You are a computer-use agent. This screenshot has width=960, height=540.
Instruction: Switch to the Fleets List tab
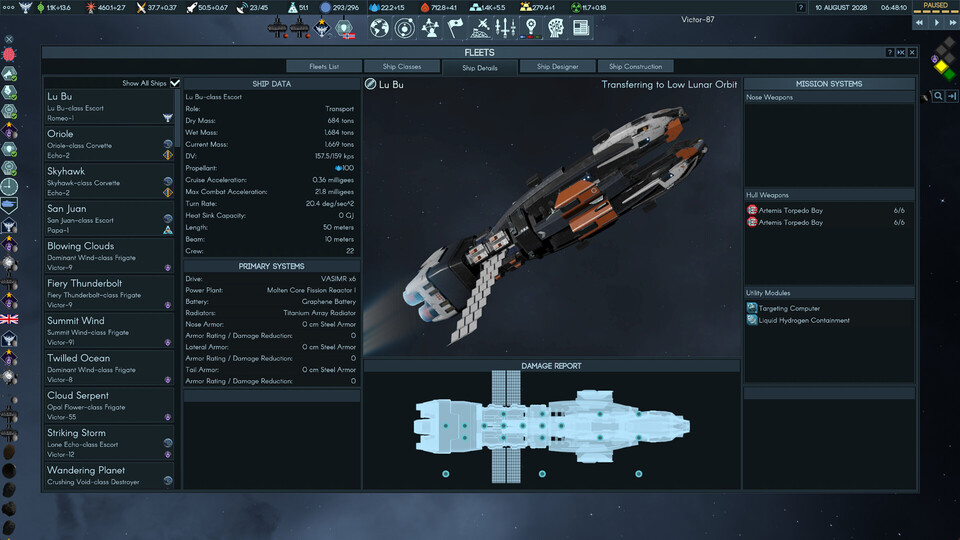click(x=324, y=67)
